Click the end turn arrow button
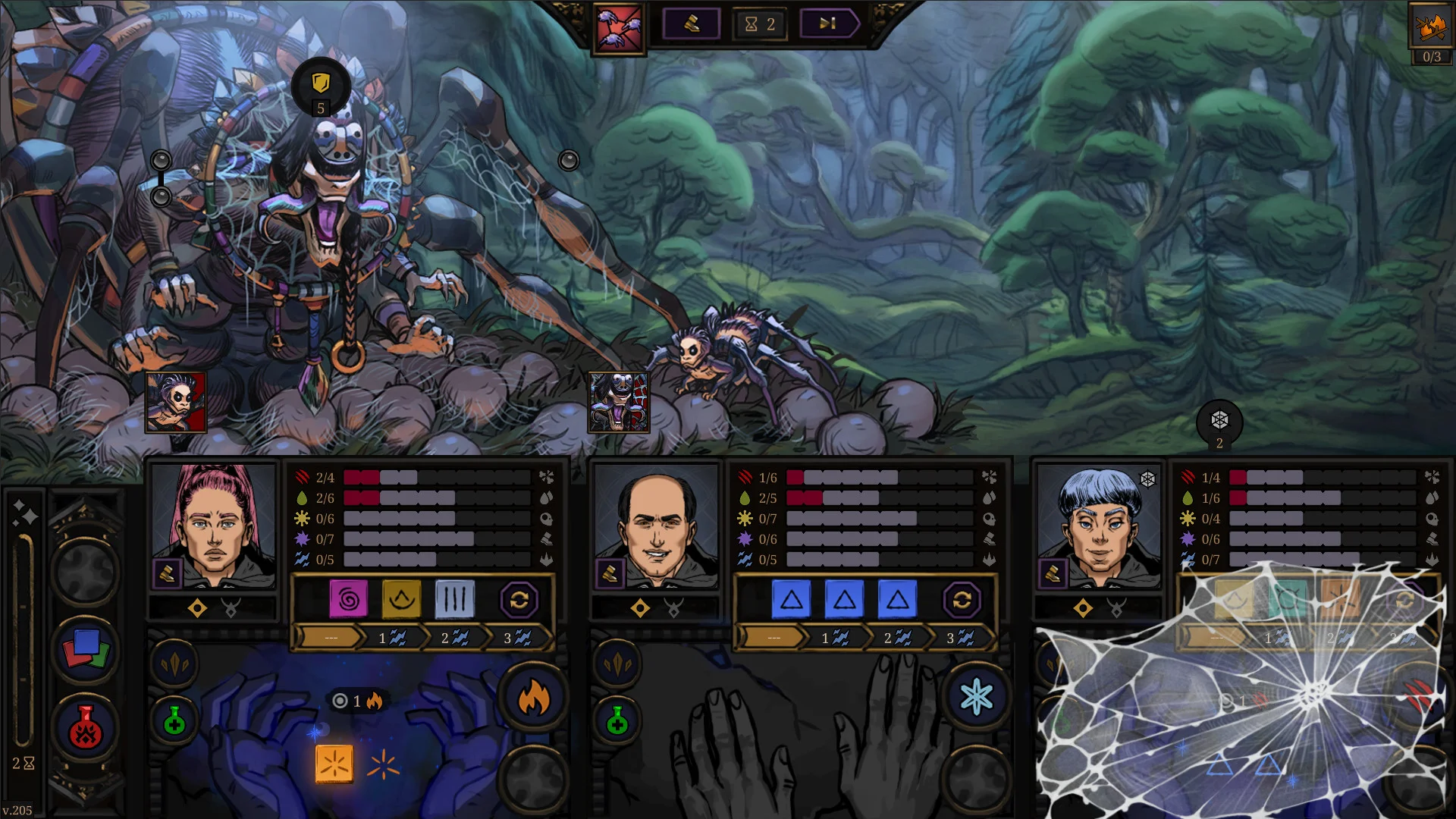This screenshot has width=1456, height=819. (828, 24)
